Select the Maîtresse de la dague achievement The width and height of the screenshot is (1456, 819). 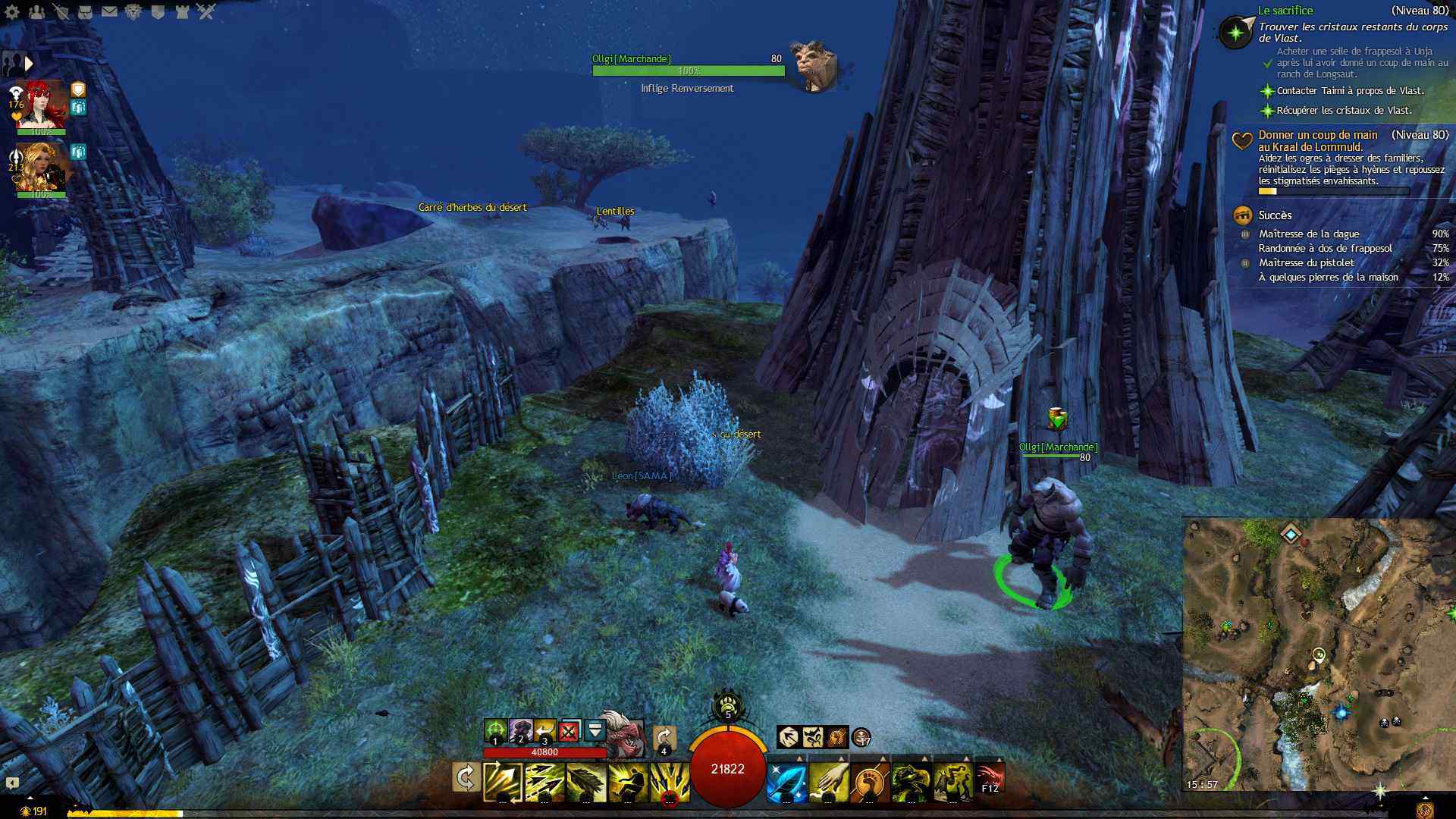click(x=1309, y=234)
